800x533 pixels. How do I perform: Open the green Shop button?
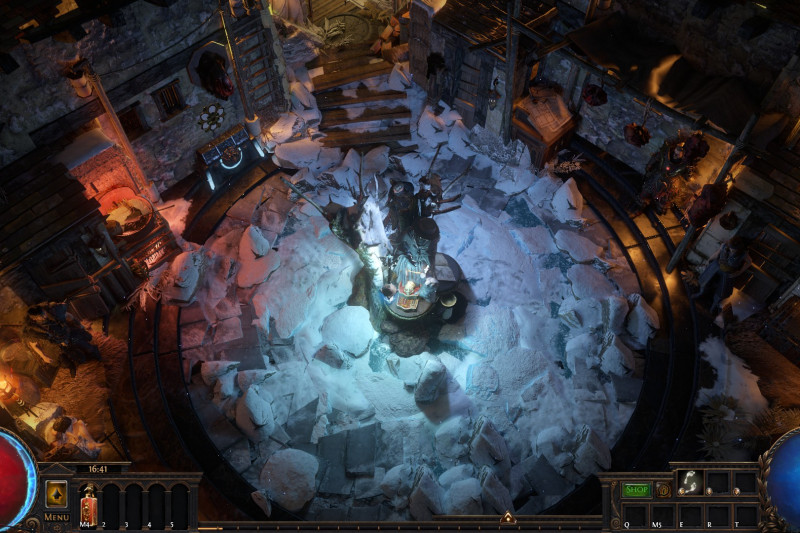click(636, 490)
